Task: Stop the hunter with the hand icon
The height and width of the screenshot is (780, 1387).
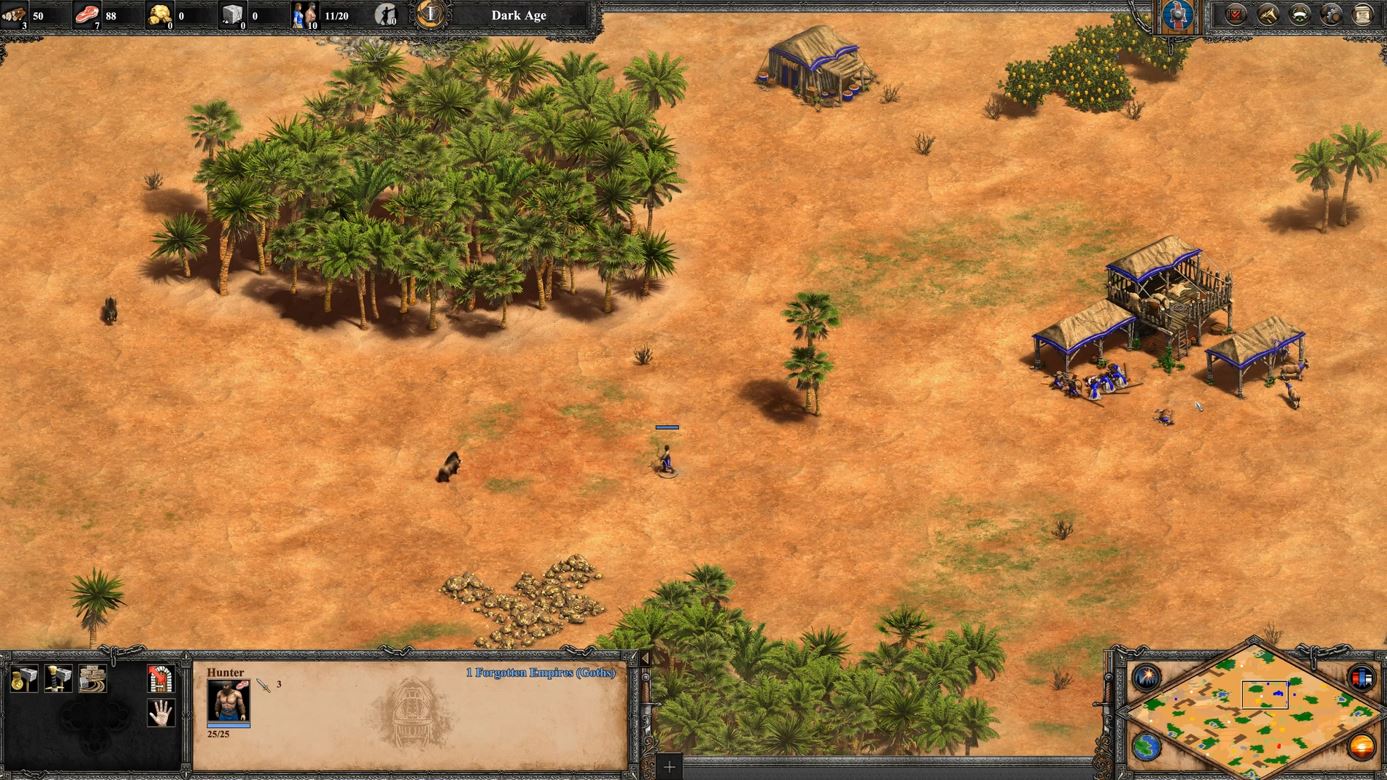Action: [161, 712]
